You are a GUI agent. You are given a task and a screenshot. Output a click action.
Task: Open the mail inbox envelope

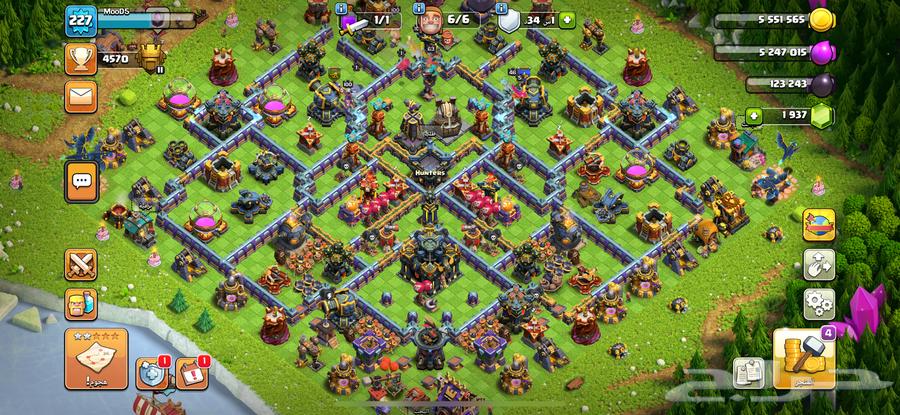click(80, 97)
